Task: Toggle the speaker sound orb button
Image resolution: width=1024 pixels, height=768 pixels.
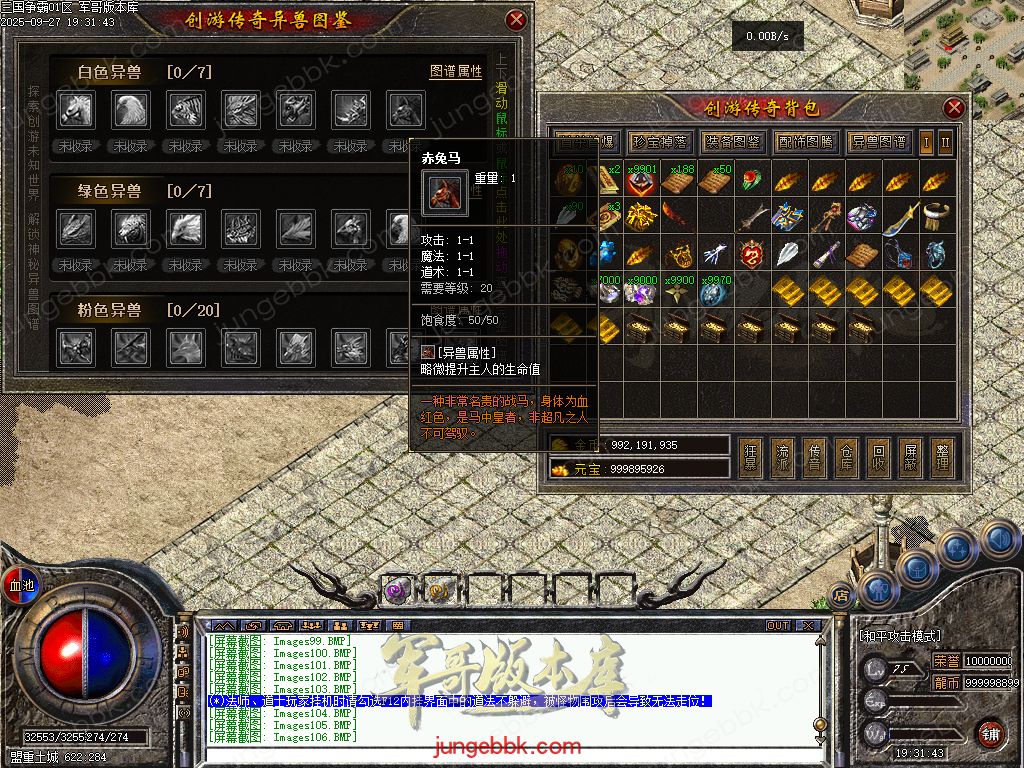Action: click(999, 540)
